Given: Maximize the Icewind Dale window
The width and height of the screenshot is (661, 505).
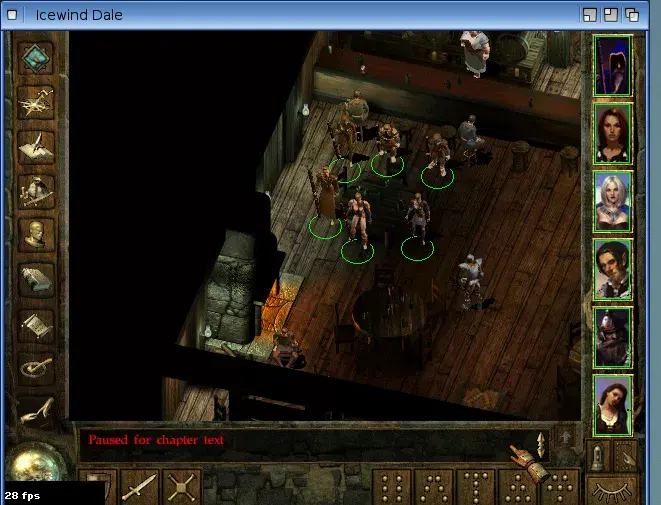Looking at the screenshot, I should point(608,15).
